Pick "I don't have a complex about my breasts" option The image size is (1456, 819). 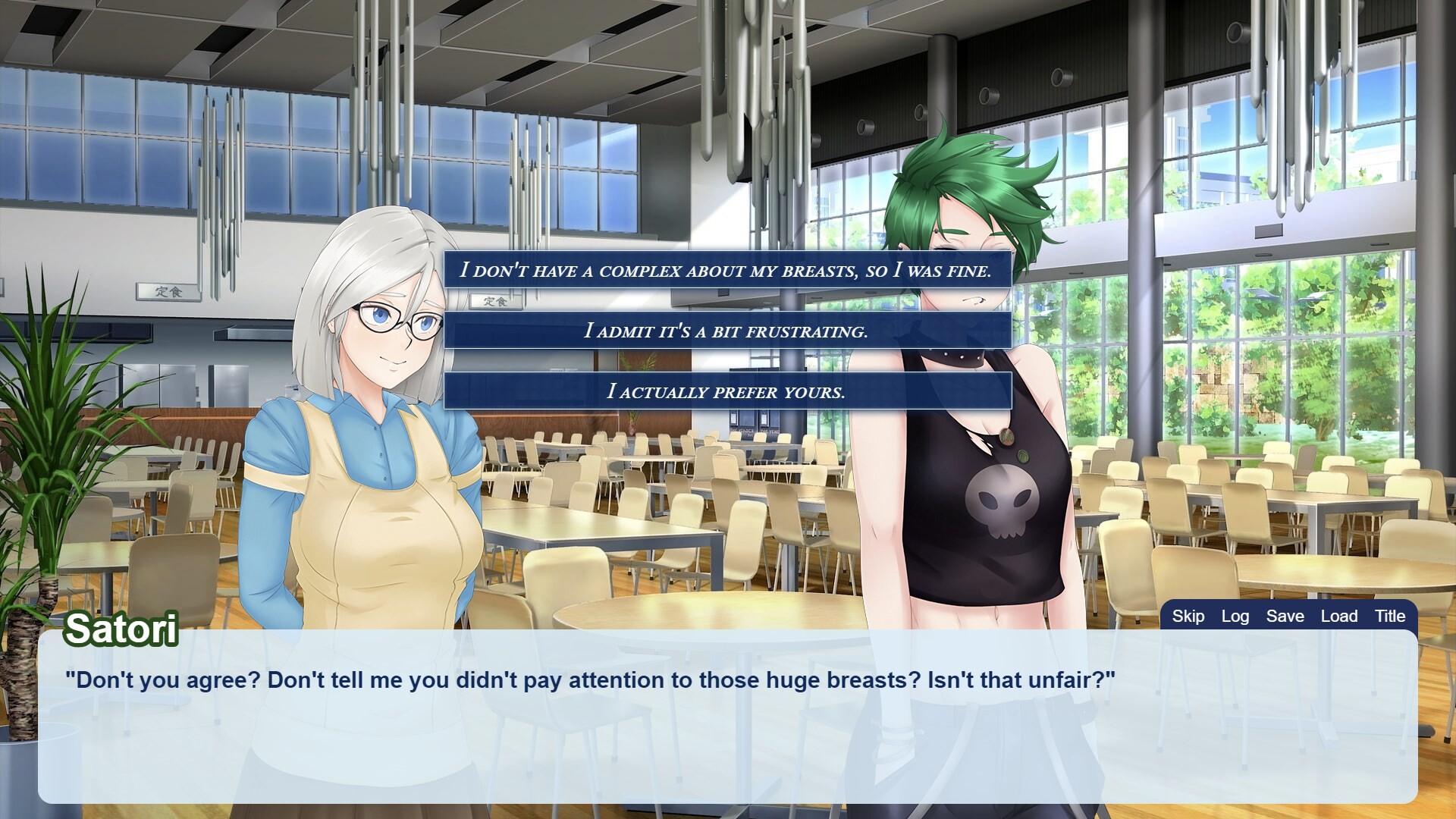pyautogui.click(x=726, y=268)
